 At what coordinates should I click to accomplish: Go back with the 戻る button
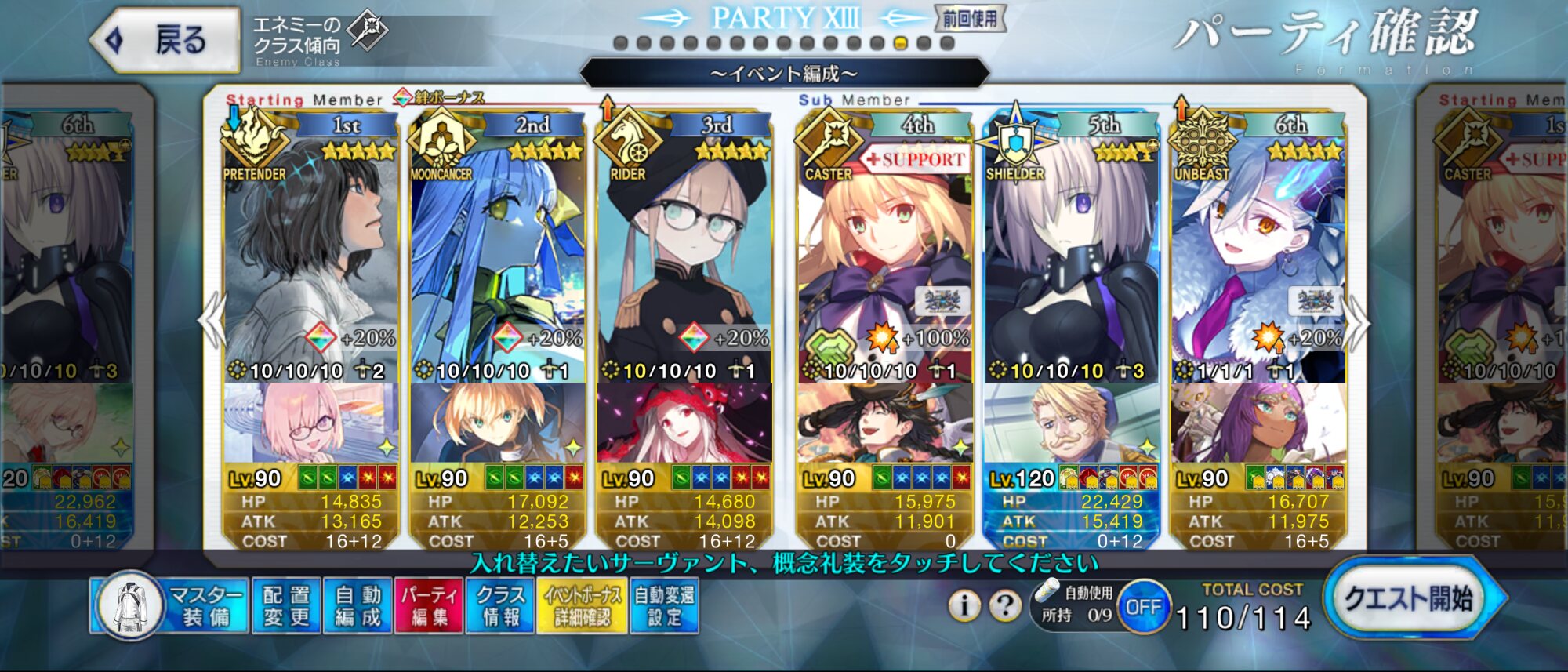tap(165, 40)
